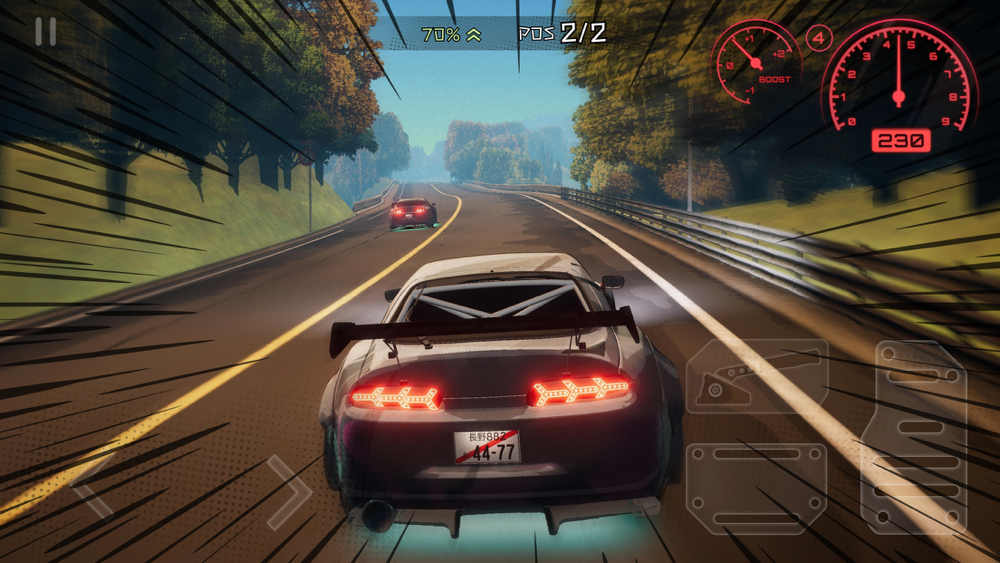Image resolution: width=1000 pixels, height=563 pixels.
Task: Tap the steer right arrow
Action: coord(288,491)
